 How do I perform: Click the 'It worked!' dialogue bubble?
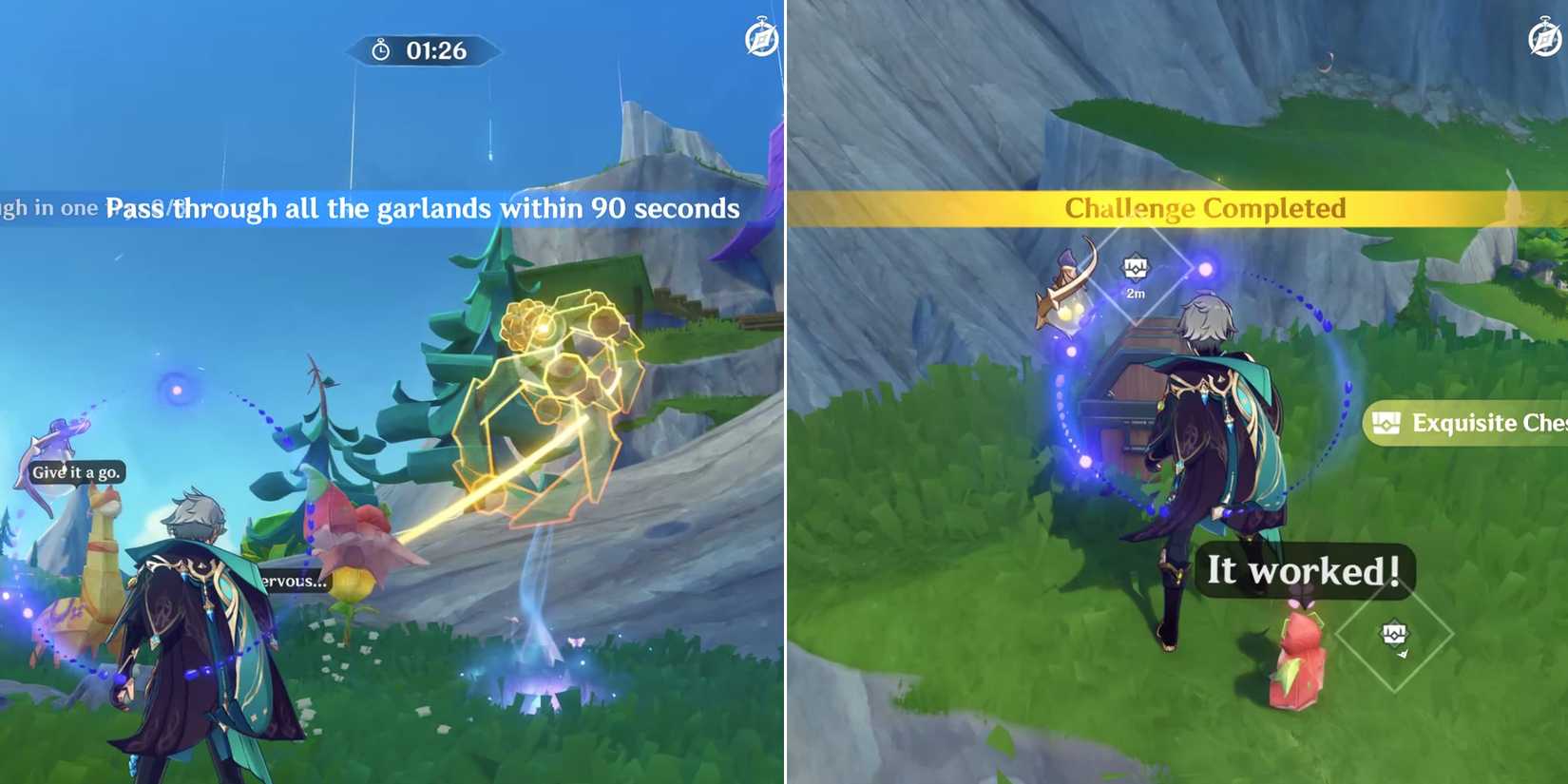[x=1304, y=570]
